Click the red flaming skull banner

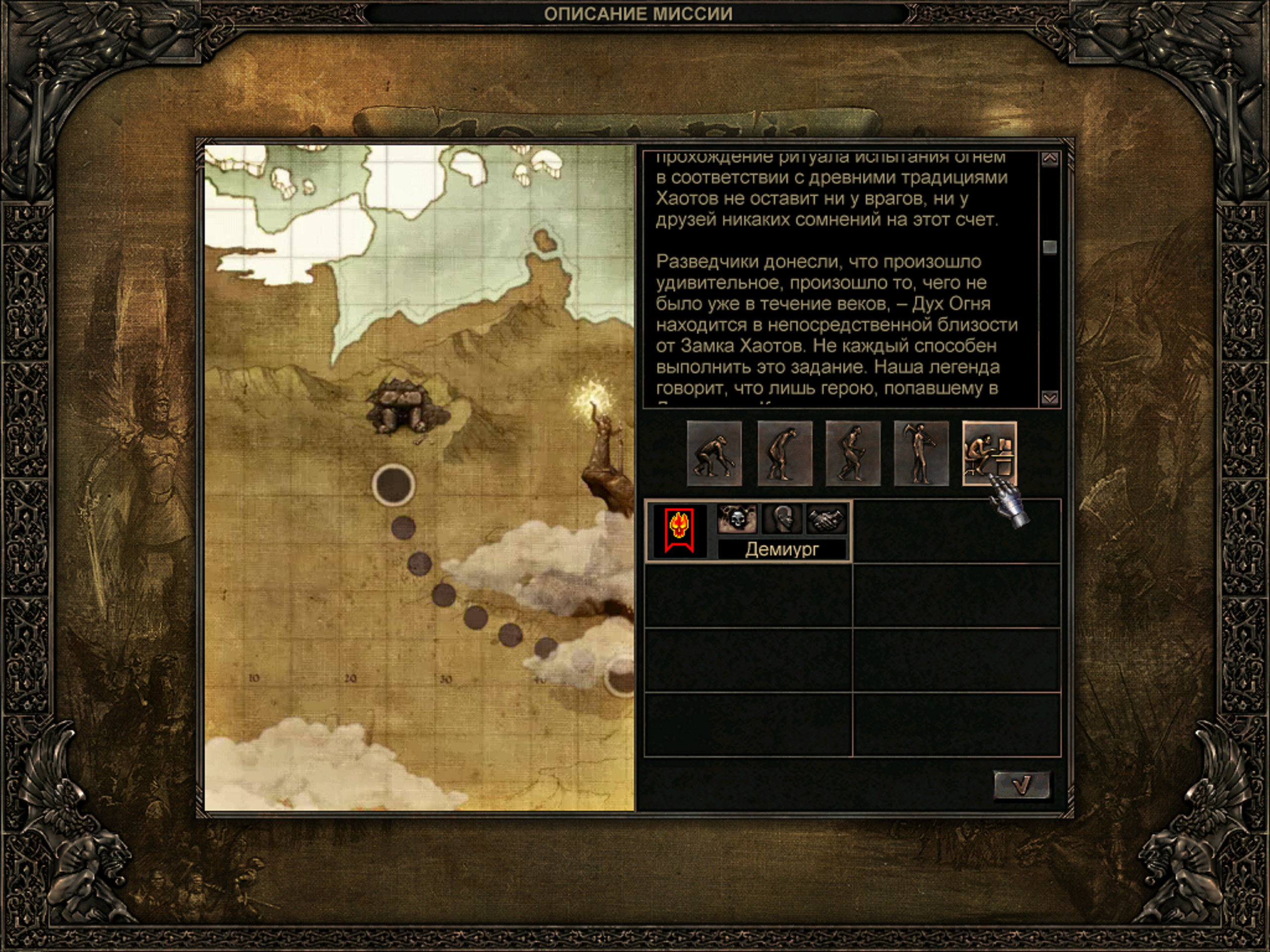pyautogui.click(x=679, y=532)
